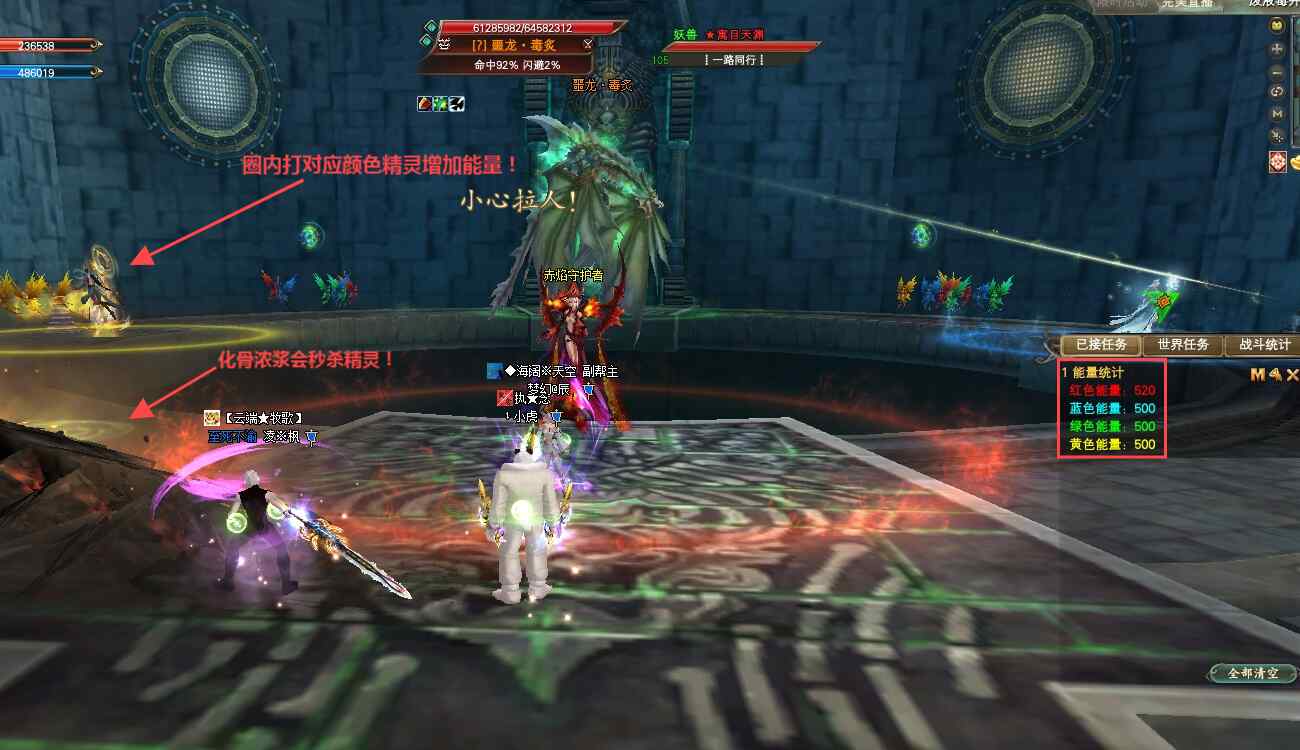Click the boss health bar showing 61285982/64582312
Image resolution: width=1300 pixels, height=750 pixels.
[x=522, y=28]
